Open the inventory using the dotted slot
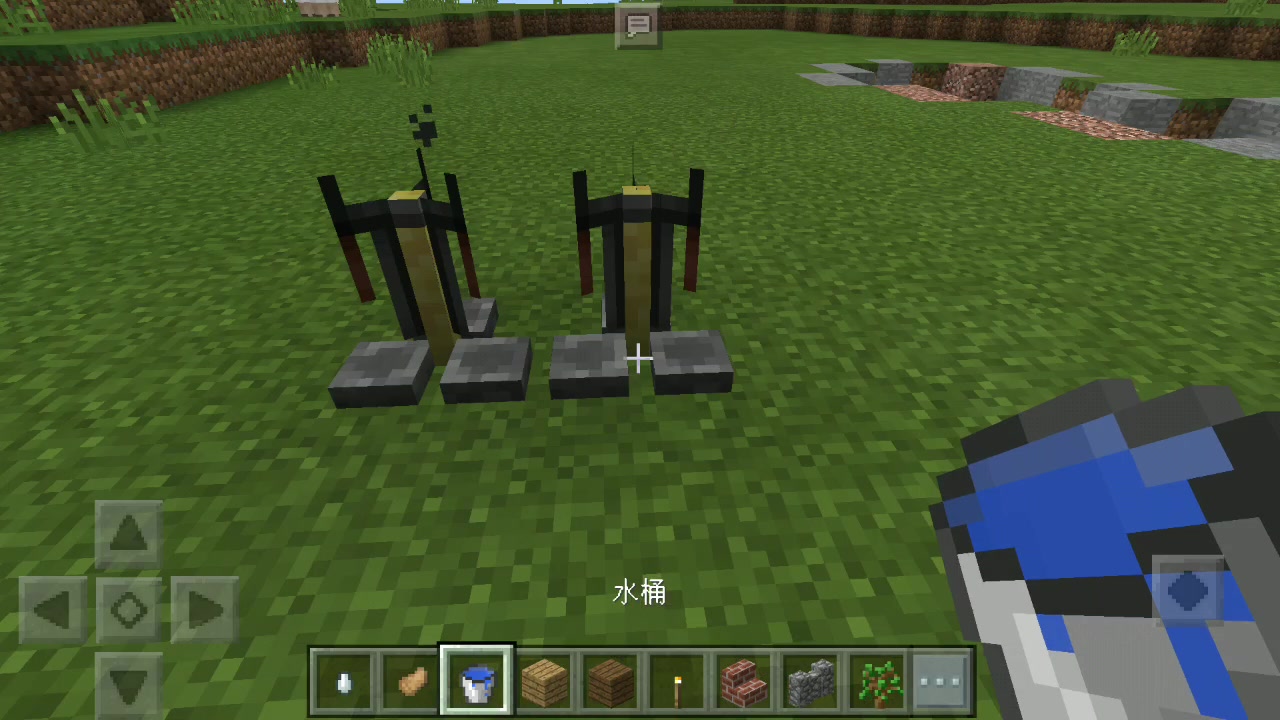Viewport: 1280px width, 720px height. [x=943, y=679]
